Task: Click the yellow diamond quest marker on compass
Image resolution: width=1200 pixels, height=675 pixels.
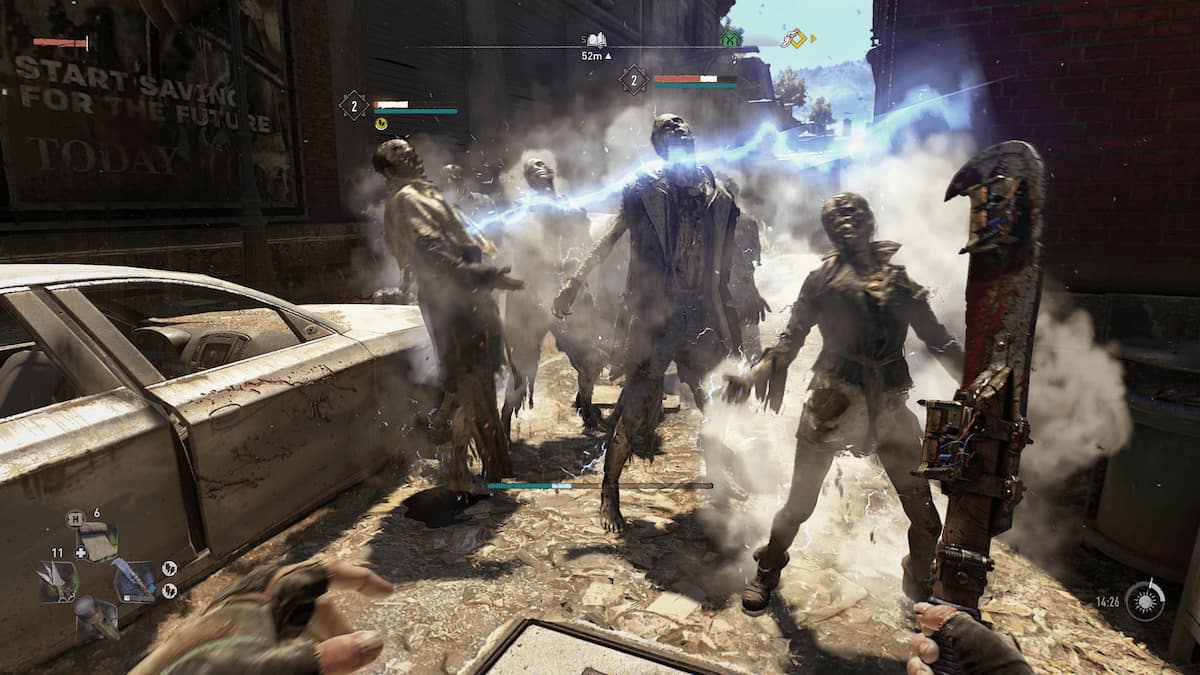Action: 794,39
